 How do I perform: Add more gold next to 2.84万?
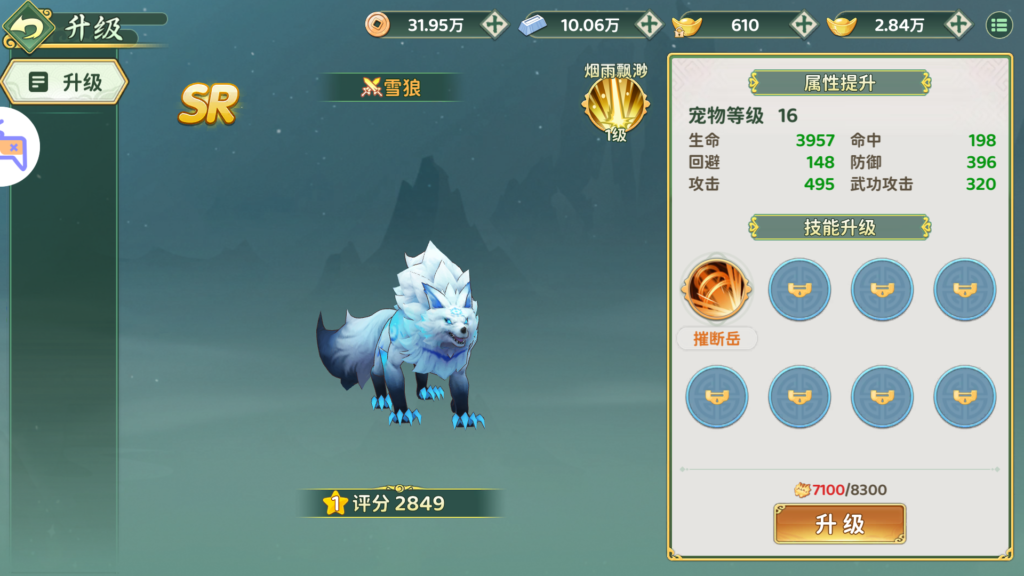click(957, 25)
